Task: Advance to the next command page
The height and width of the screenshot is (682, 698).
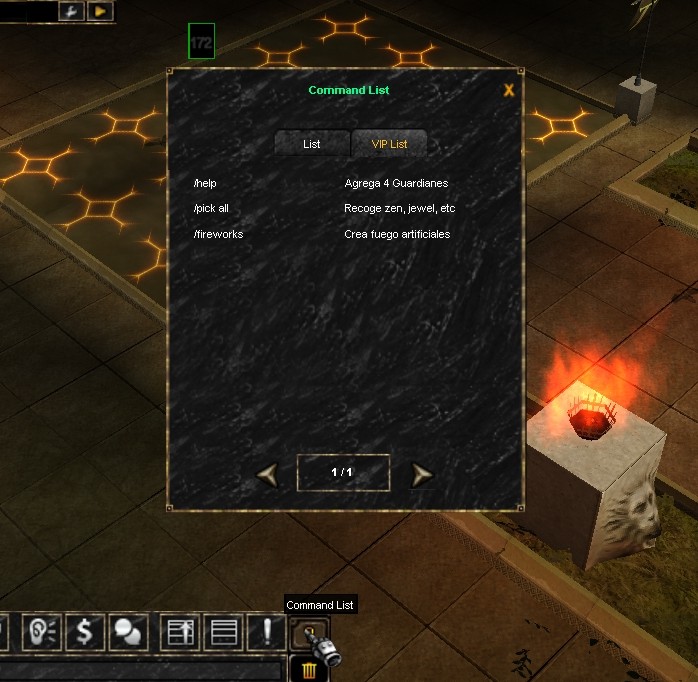Action: pyautogui.click(x=422, y=475)
